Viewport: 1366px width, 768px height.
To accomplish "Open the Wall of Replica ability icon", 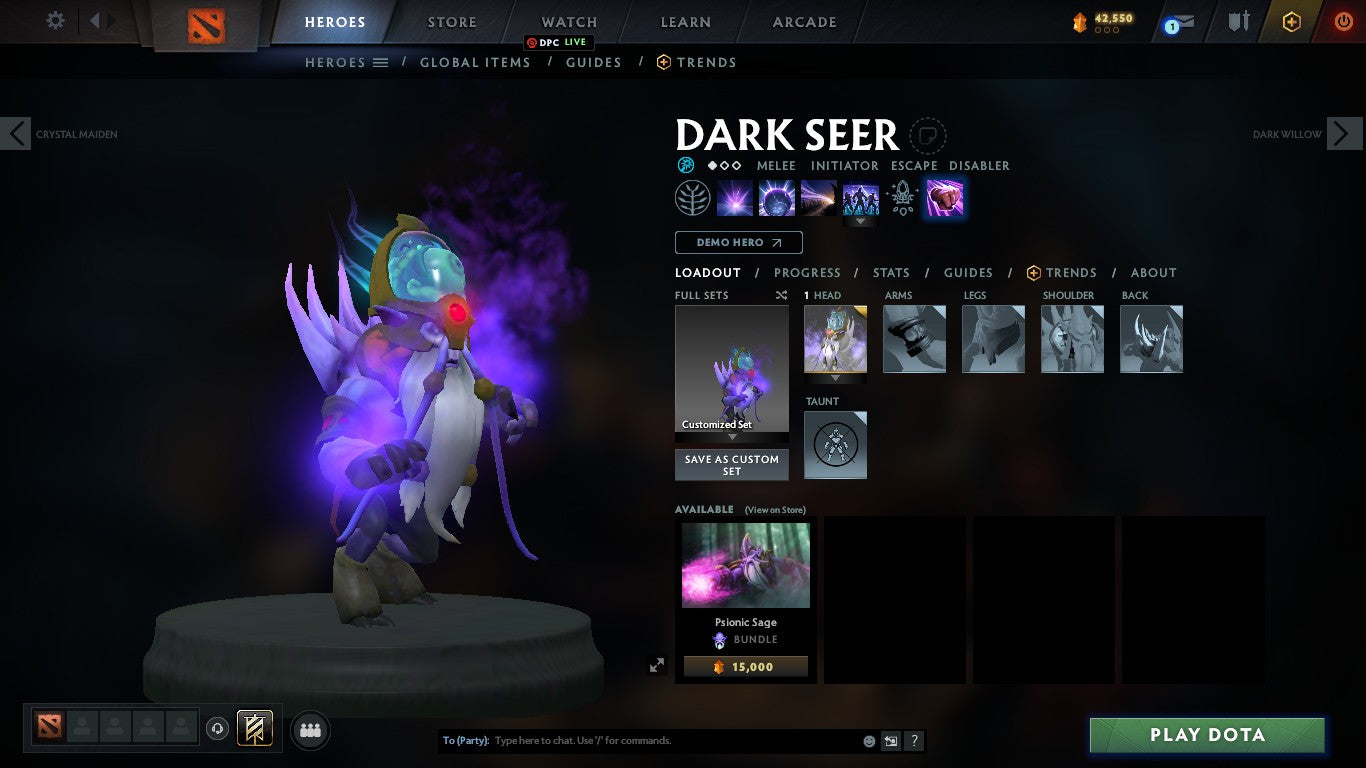I will tap(861, 197).
